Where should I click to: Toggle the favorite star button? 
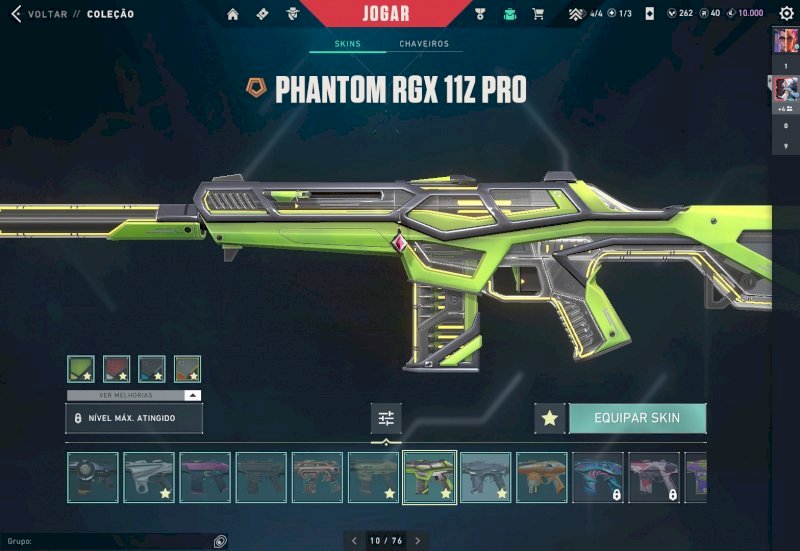(549, 418)
